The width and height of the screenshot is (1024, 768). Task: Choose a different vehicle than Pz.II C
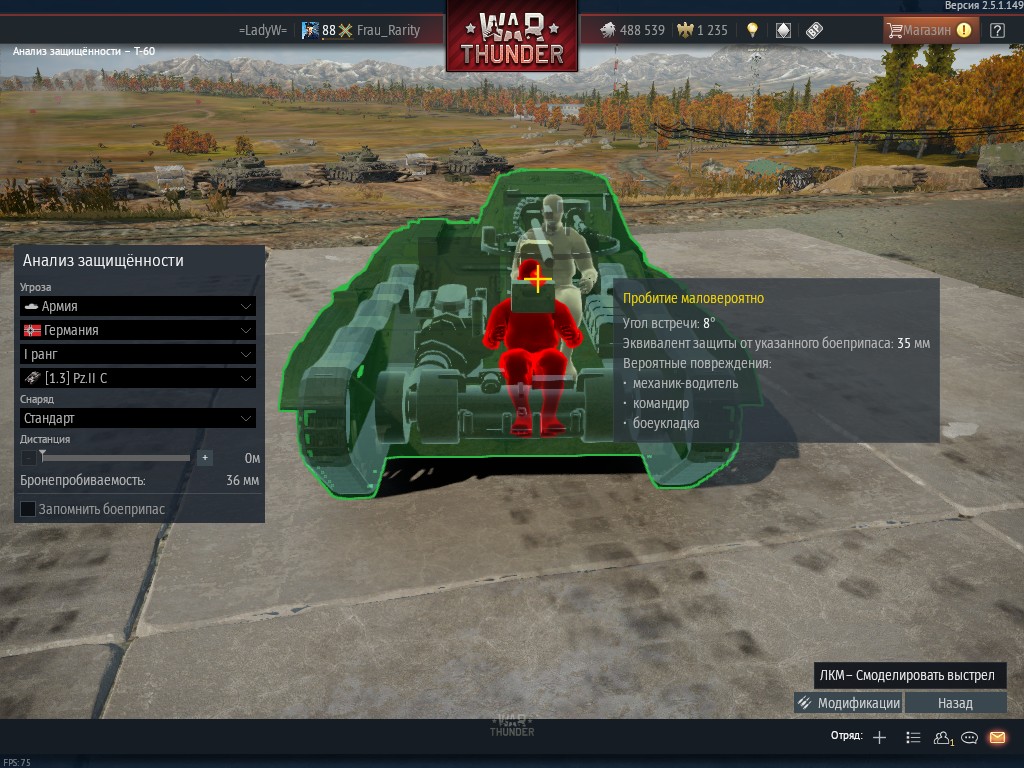(138, 378)
